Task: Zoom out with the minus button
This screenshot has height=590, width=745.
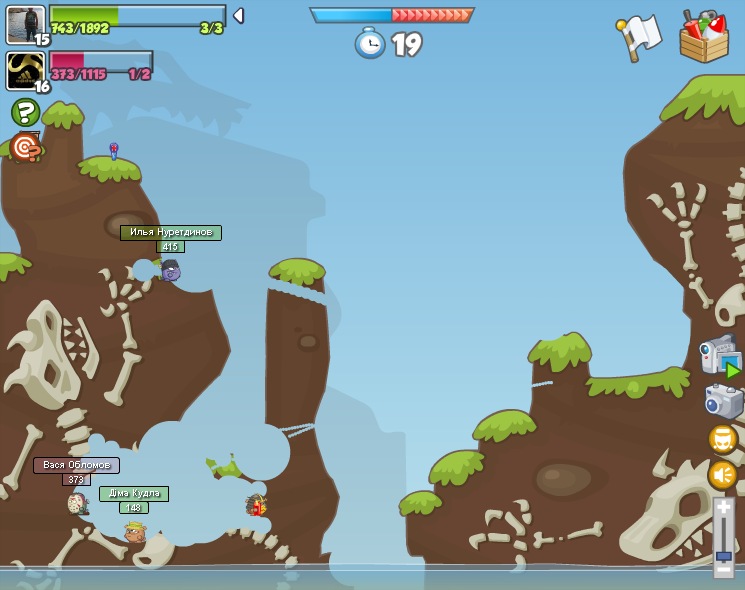Action: tap(723, 569)
